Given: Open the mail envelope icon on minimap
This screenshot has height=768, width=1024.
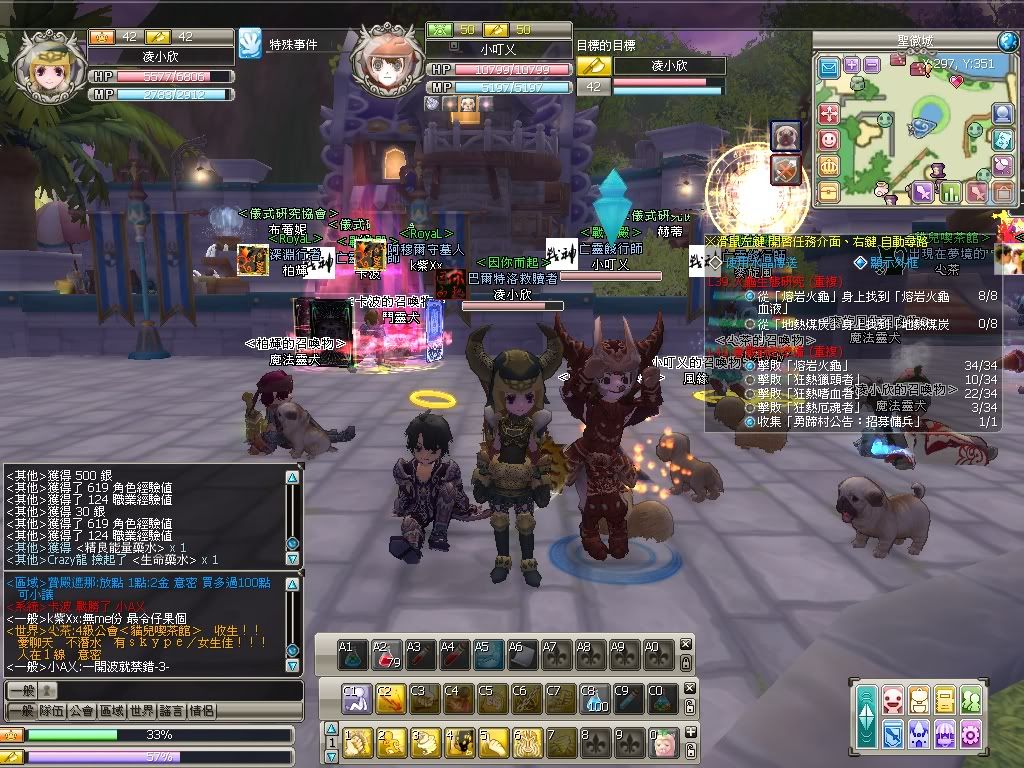Looking at the screenshot, I should pos(829,67).
